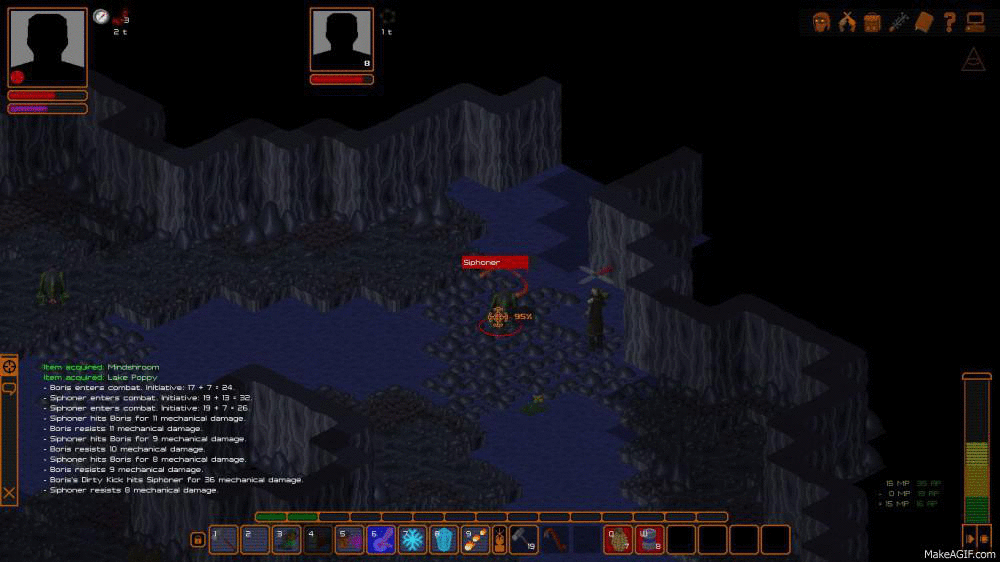Close the combat log panel
The image size is (1000, 562).
click(9, 492)
